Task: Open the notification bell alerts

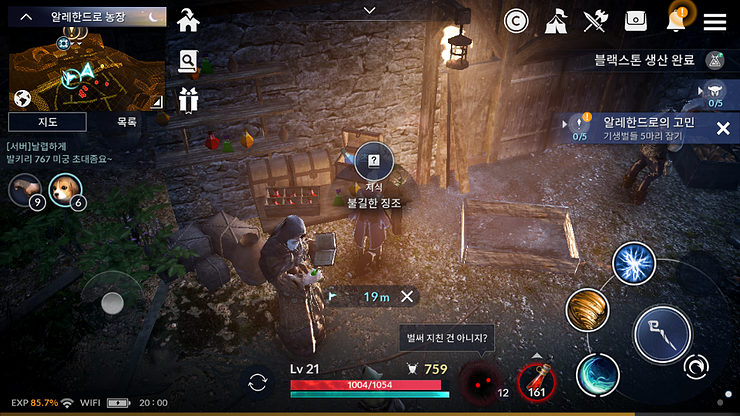Action: pos(677,20)
